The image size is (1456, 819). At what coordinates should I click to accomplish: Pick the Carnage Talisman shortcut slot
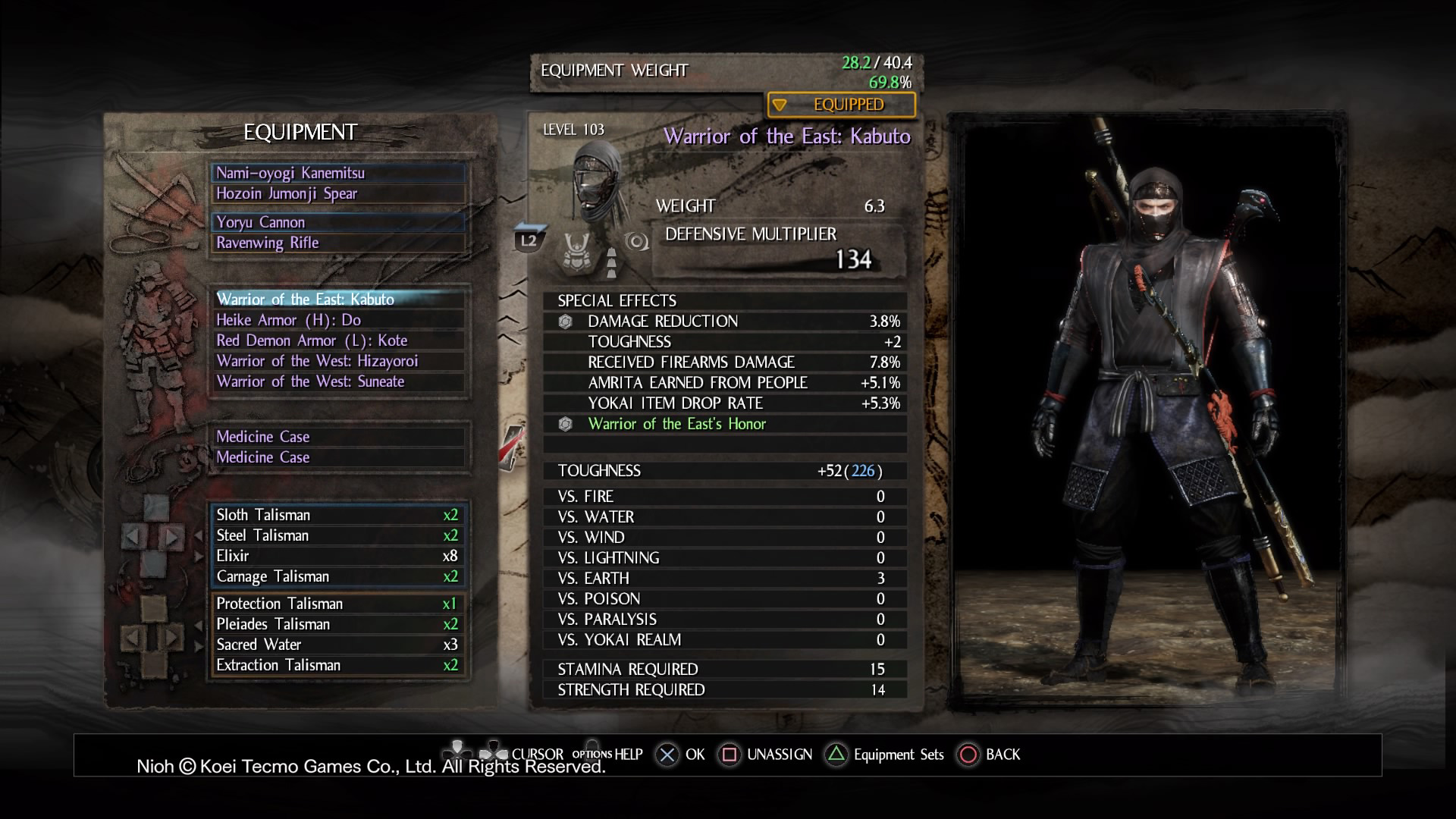pyautogui.click(x=338, y=576)
